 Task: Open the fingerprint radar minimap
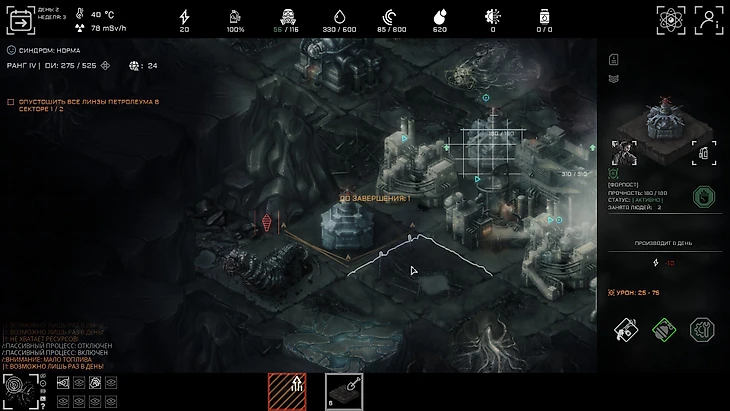coord(19,391)
